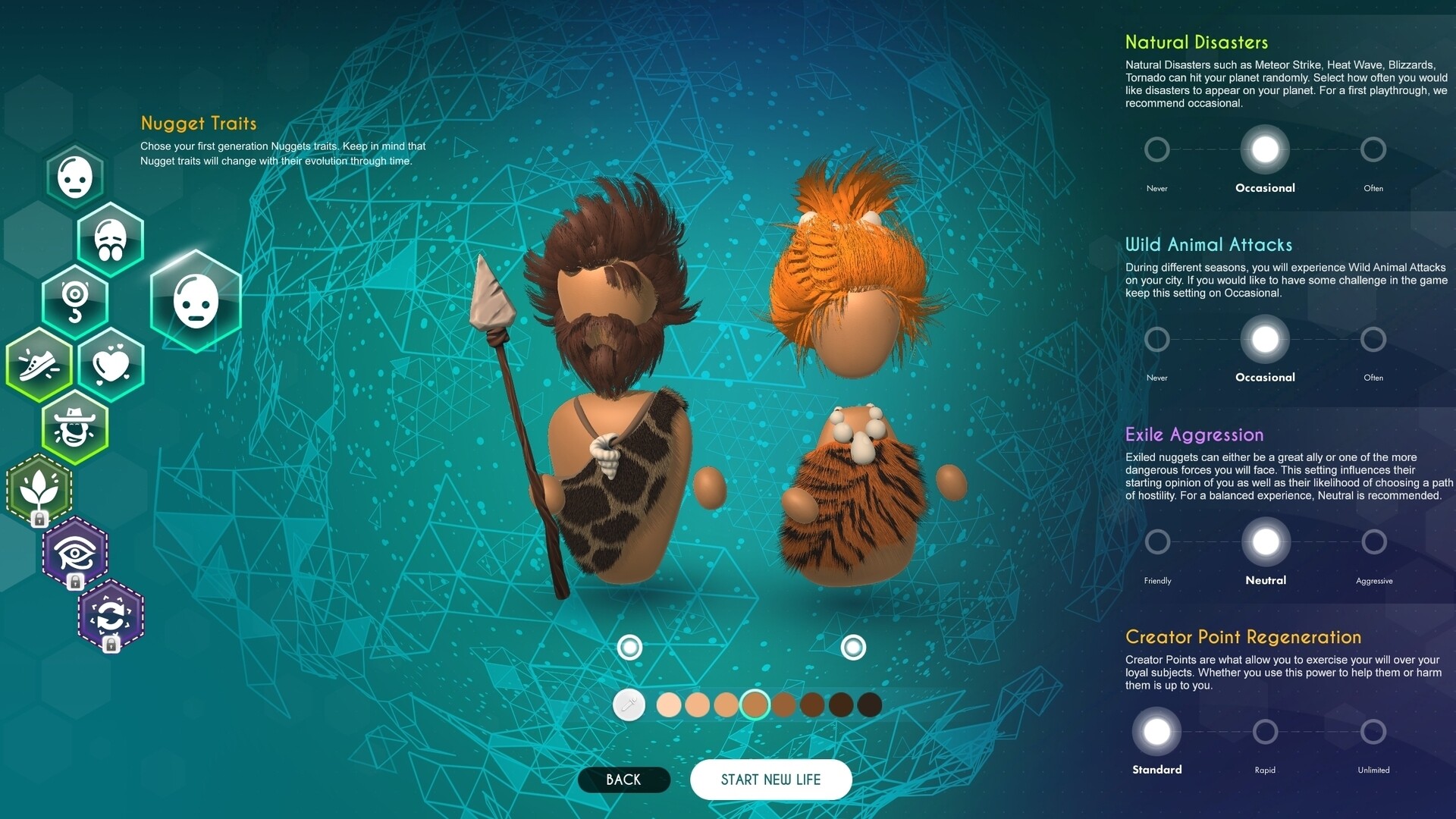This screenshot has width=1456, height=819.
Task: Set Natural Disasters frequency to Never
Action: pyautogui.click(x=1156, y=149)
